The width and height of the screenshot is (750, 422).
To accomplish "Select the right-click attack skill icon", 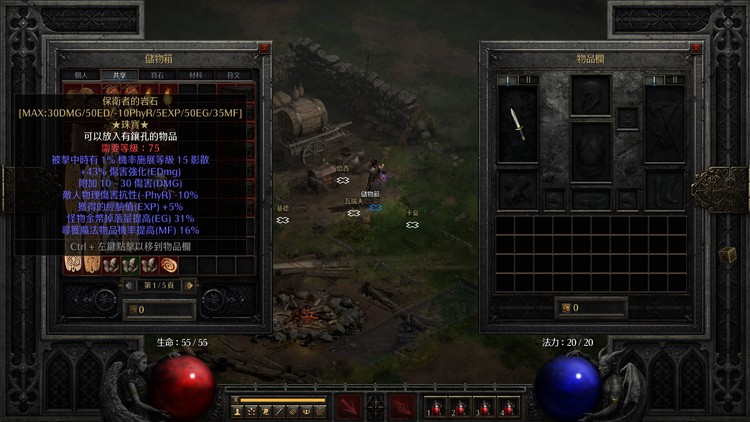I will (401, 406).
